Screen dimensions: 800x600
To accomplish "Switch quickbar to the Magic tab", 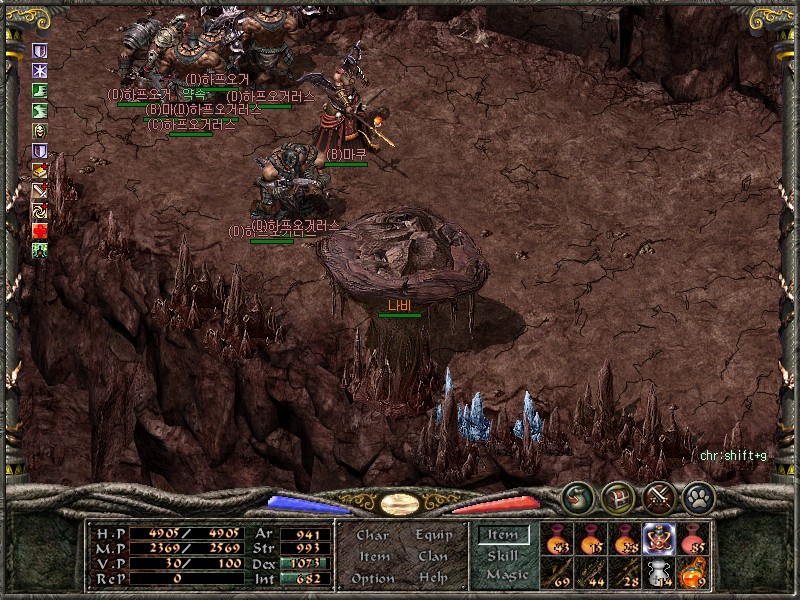I will tap(506, 575).
